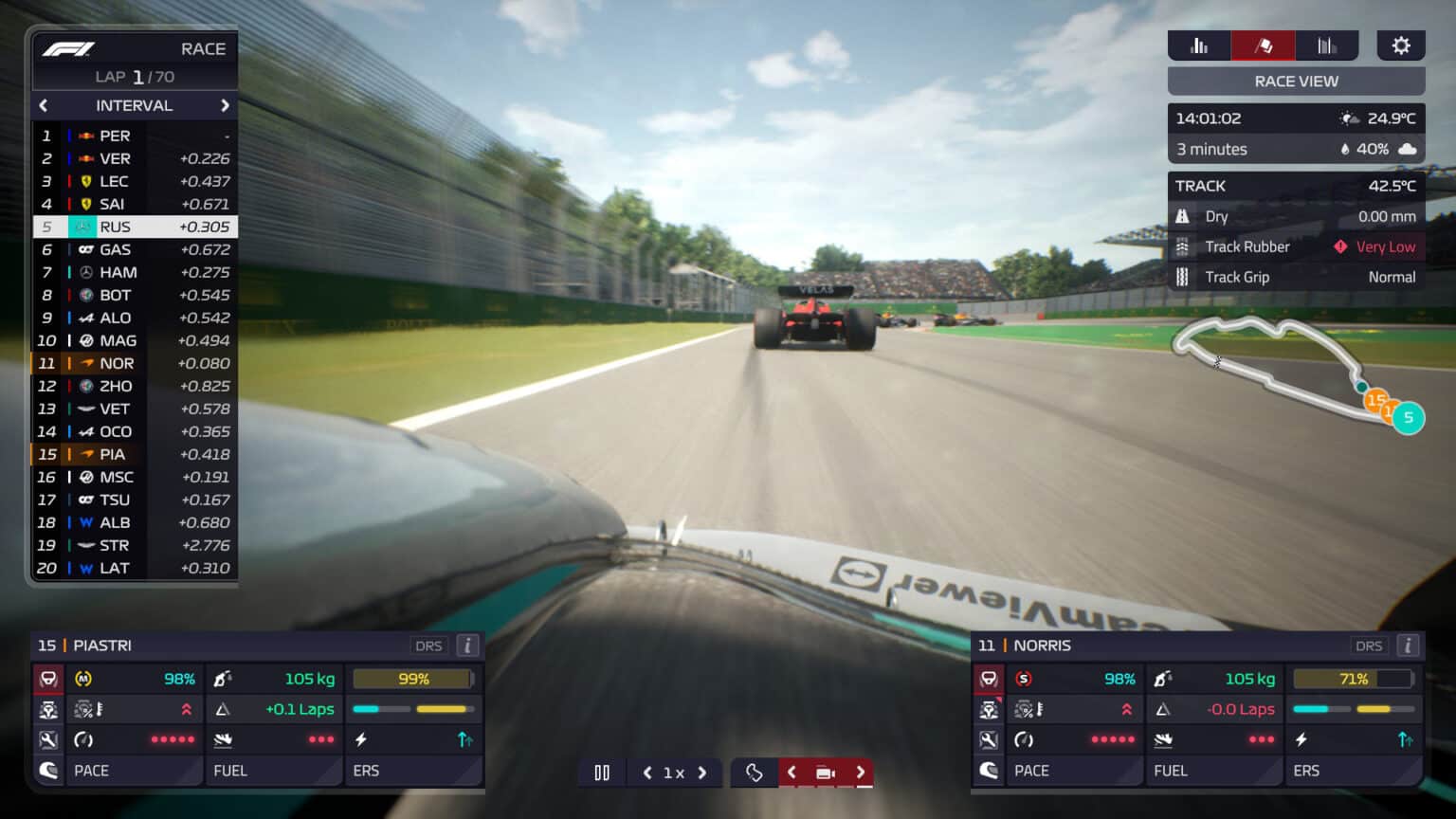Open the broadcast camera icon in playback bar
Screen dimensions: 1456x819
(825, 773)
